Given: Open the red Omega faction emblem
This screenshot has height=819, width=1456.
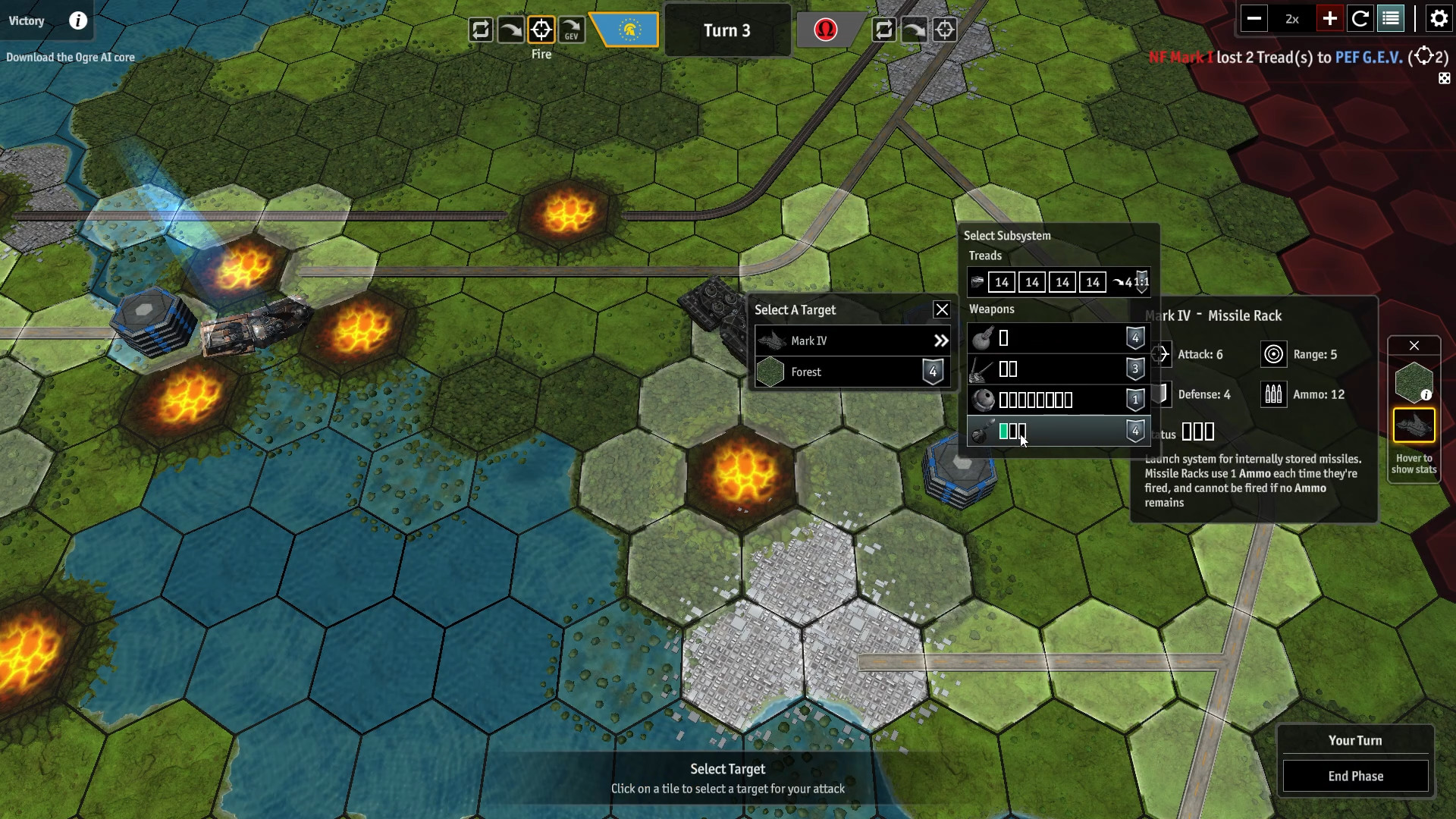Looking at the screenshot, I should [x=826, y=30].
